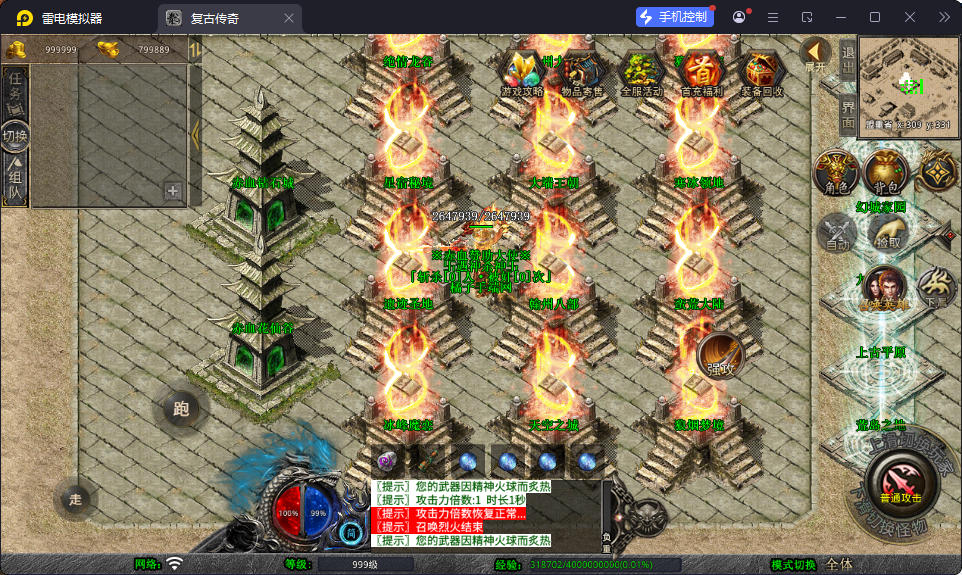Open the 物品寄售 consignment shop
This screenshot has height=575, width=962.
[580, 72]
